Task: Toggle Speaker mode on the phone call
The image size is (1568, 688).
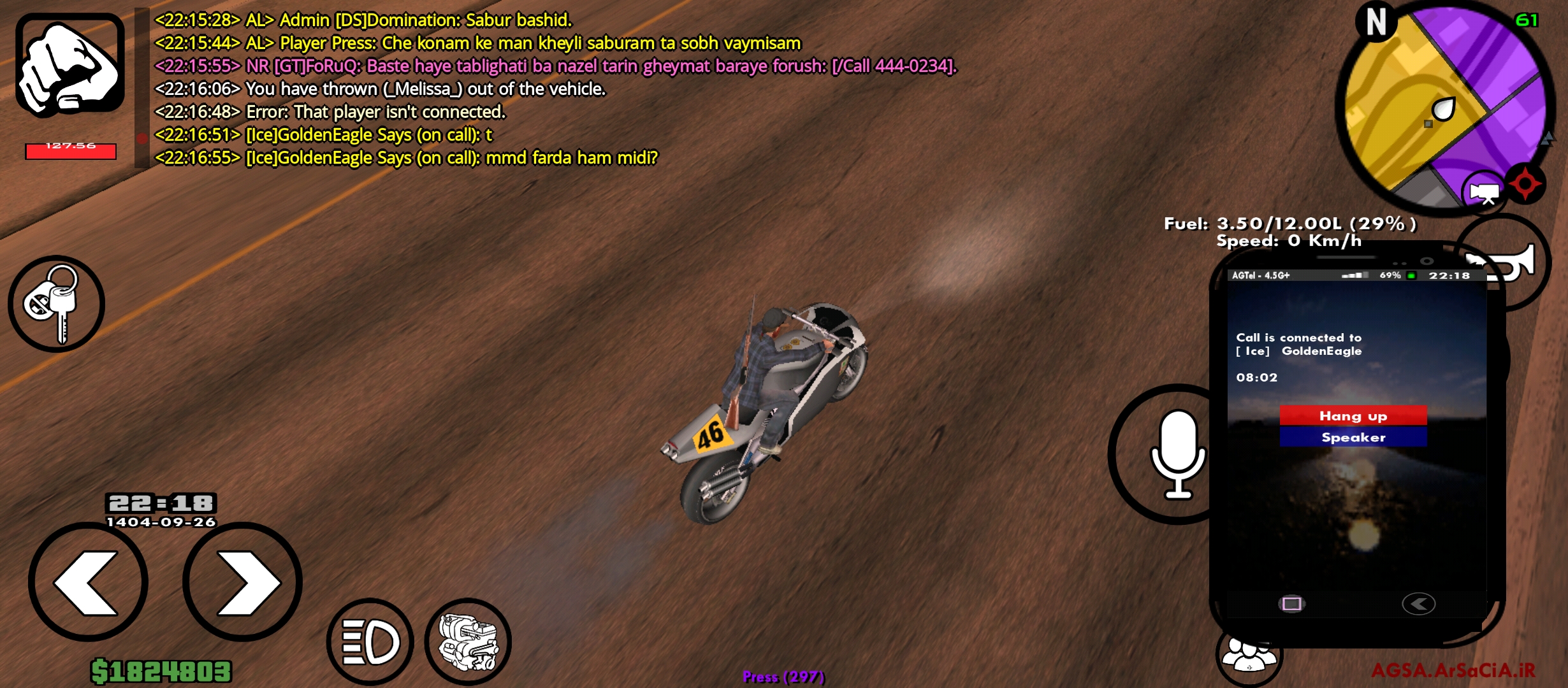Action: click(x=1353, y=437)
